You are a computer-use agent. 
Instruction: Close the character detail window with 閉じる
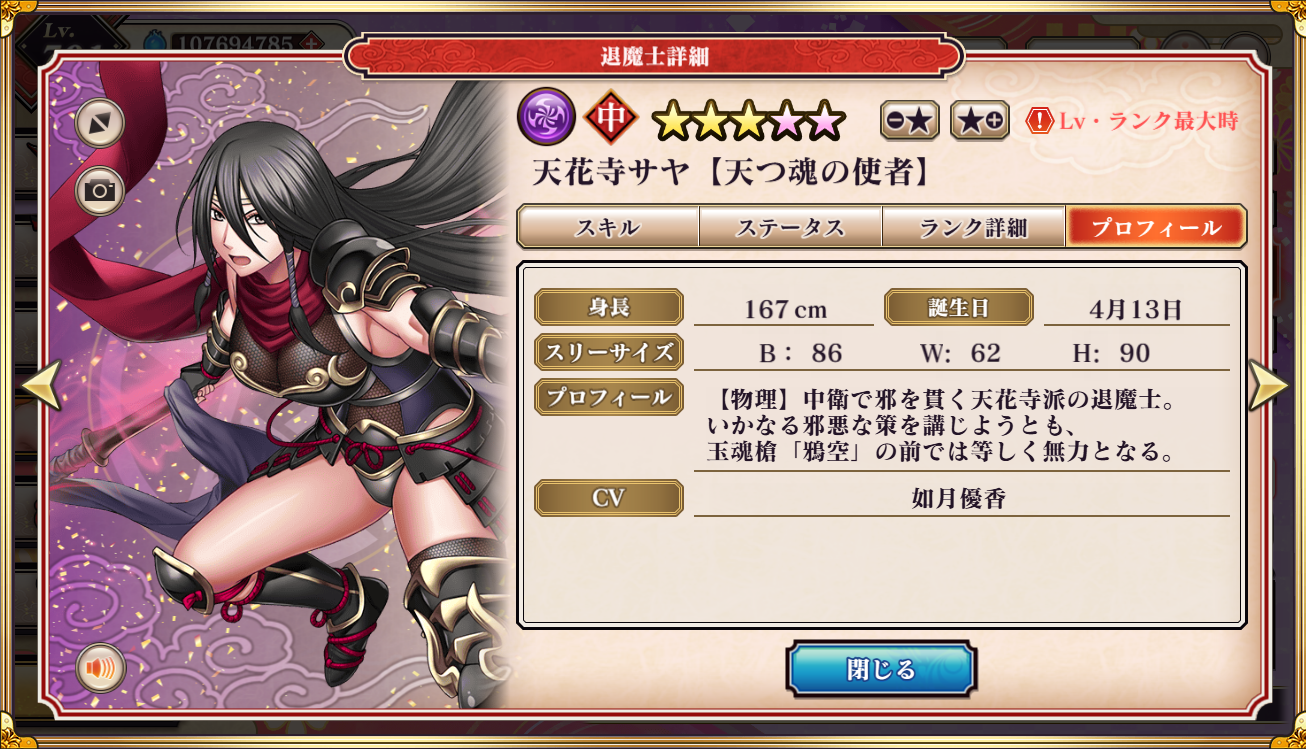(x=880, y=669)
